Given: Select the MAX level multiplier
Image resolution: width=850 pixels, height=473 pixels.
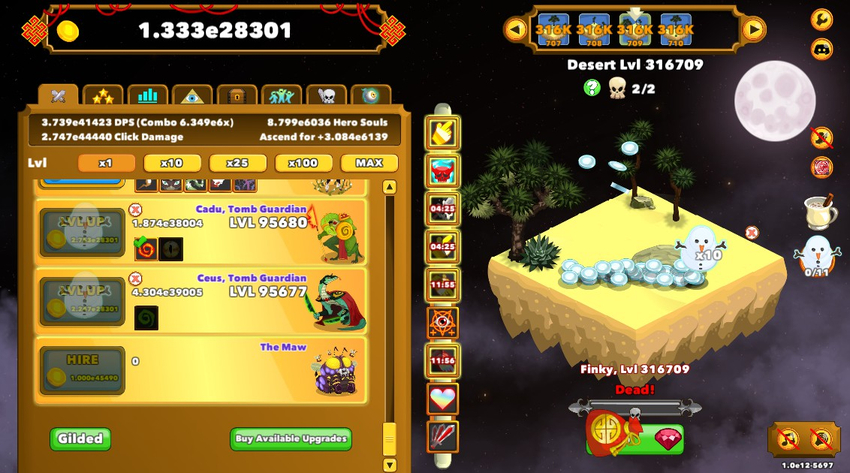Looking at the screenshot, I should pyautogui.click(x=369, y=163).
